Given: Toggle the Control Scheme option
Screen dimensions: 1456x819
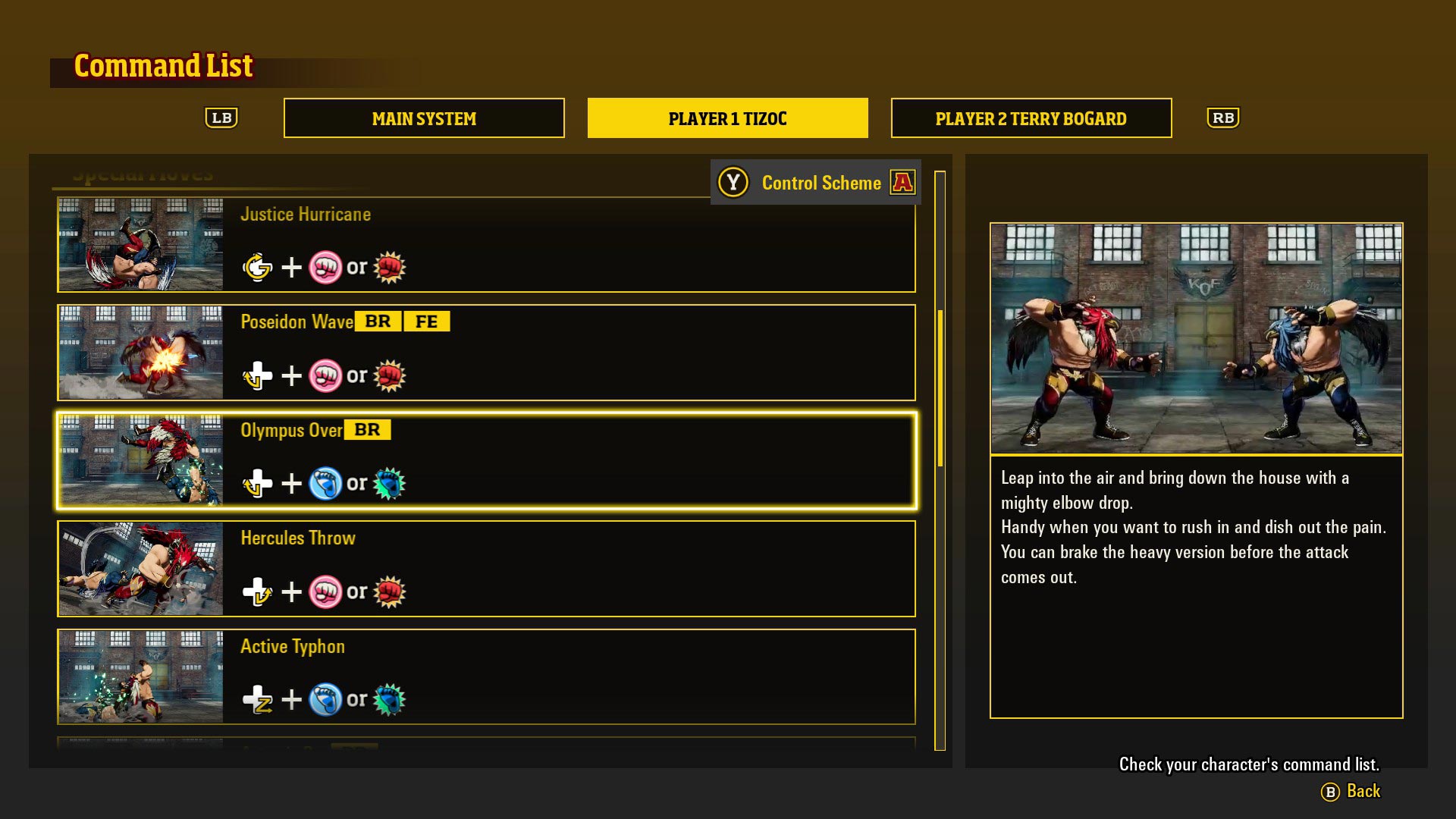Looking at the screenshot, I should tap(821, 183).
